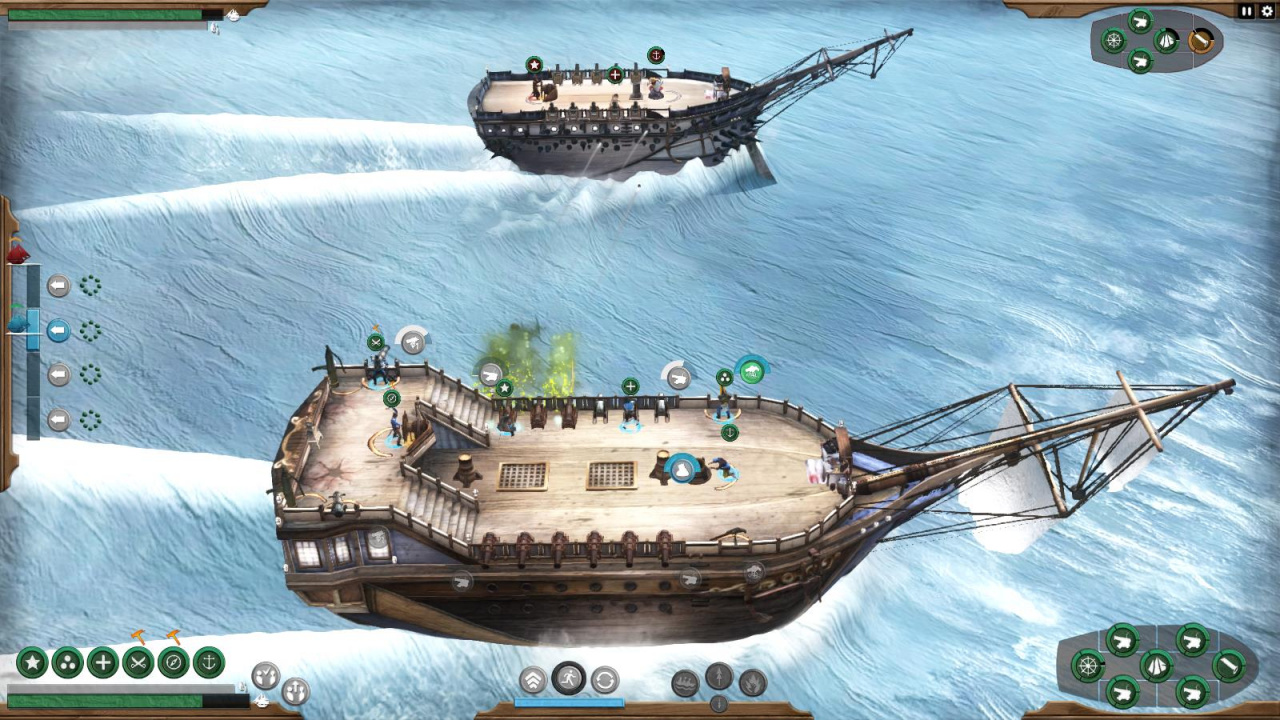The image size is (1280, 720).
Task: Select the orange ram weapon icon top right
Action: pyautogui.click(x=1201, y=41)
